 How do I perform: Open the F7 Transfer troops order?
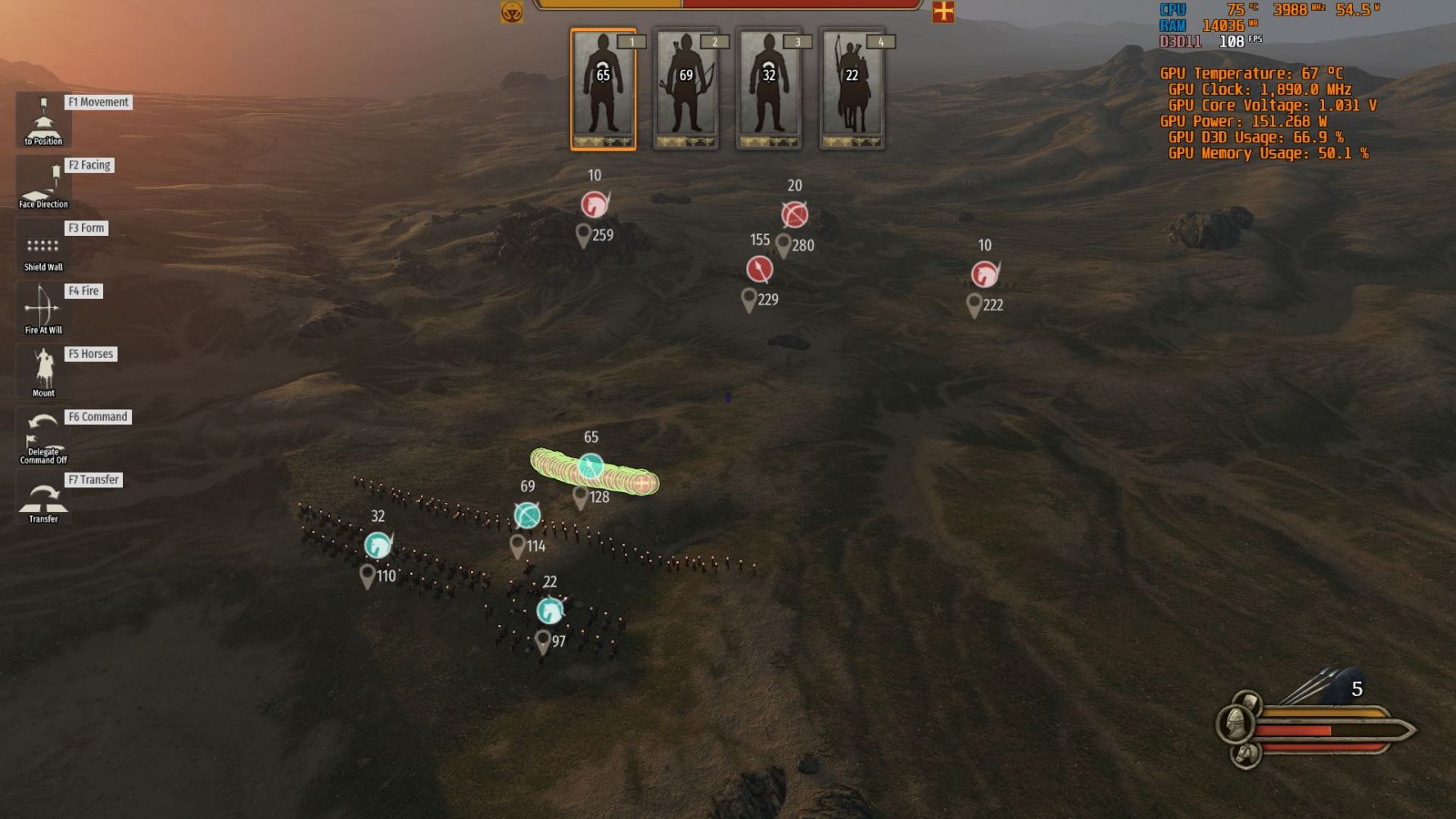coord(43,498)
